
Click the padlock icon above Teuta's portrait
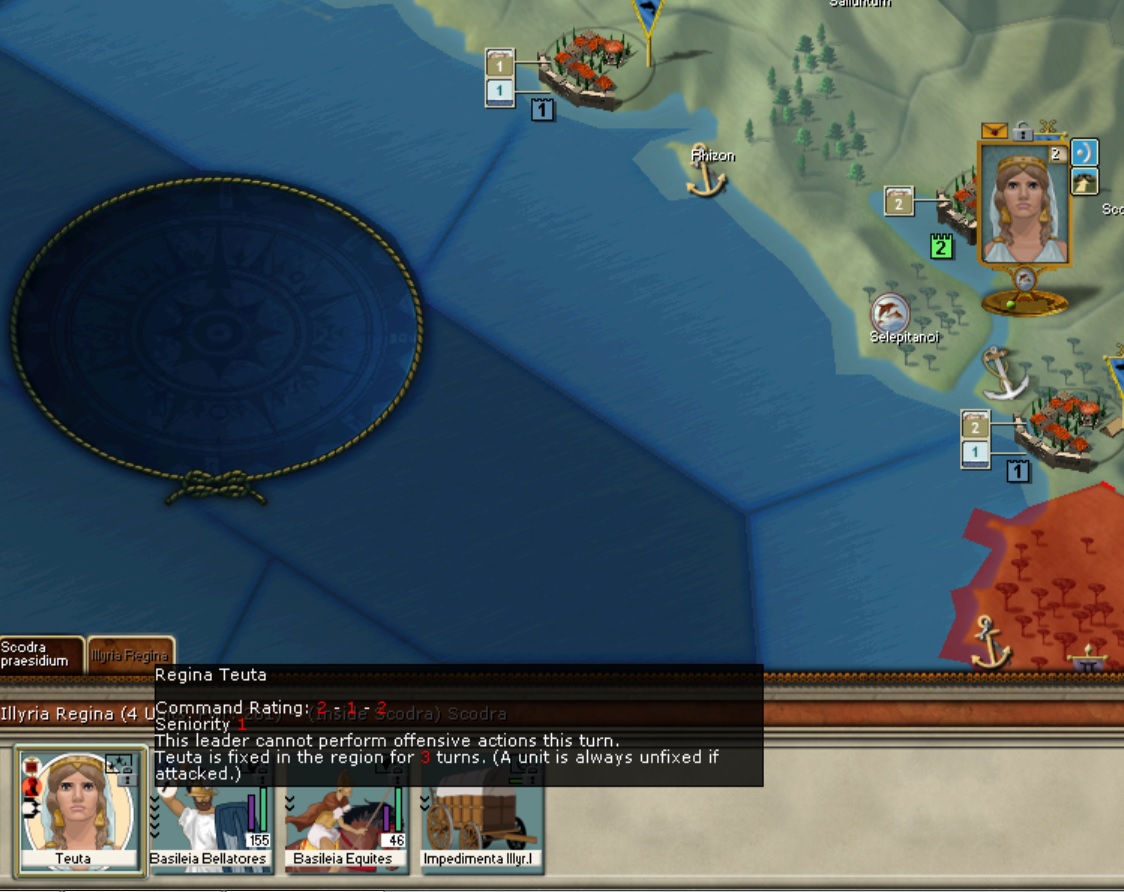[x=1021, y=131]
